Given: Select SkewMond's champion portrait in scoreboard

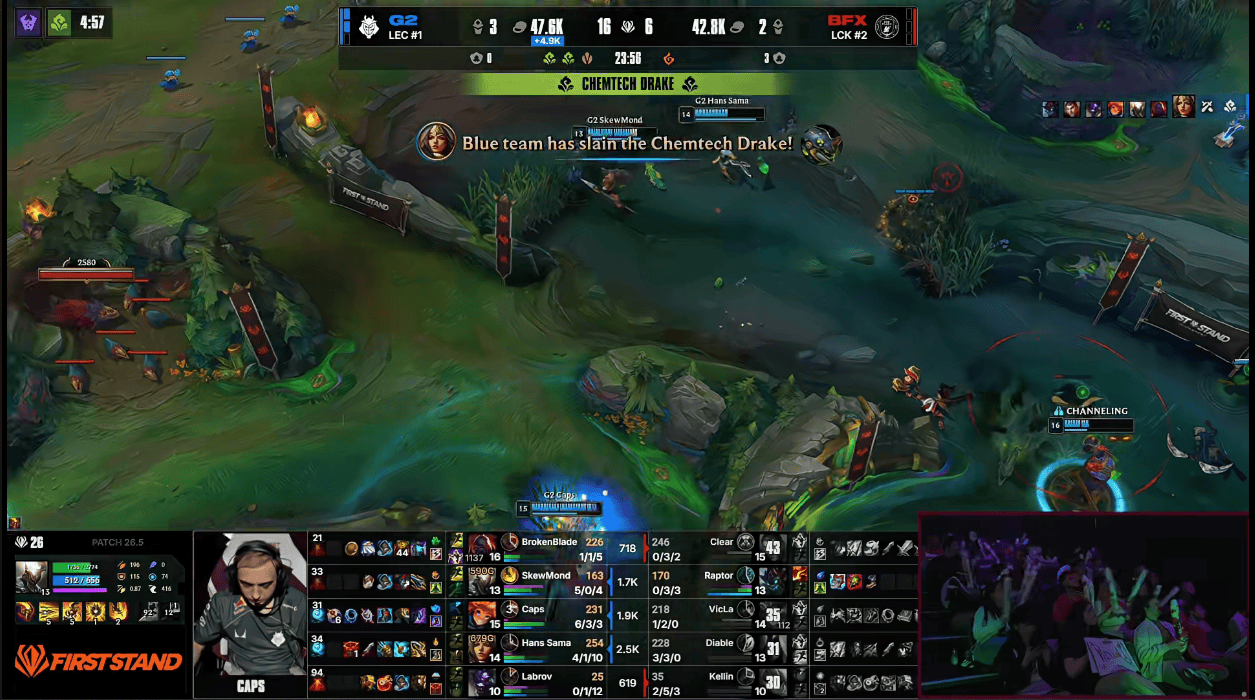Looking at the screenshot, I should [482, 581].
